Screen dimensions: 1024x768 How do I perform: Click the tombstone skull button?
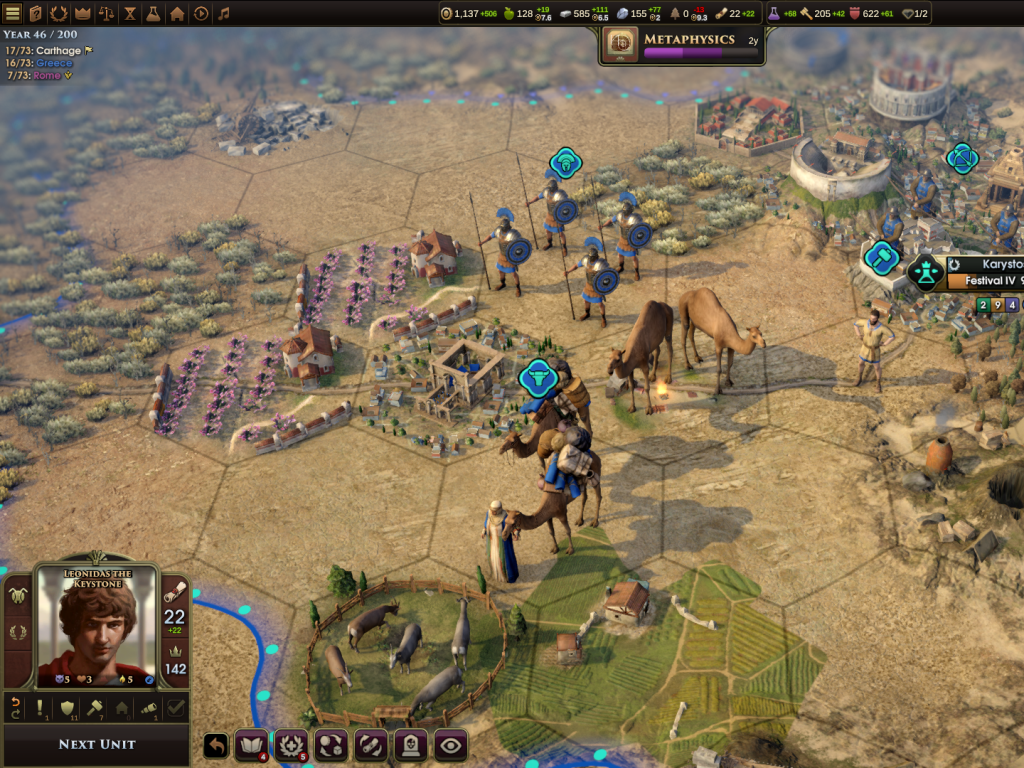pyautogui.click(x=411, y=745)
